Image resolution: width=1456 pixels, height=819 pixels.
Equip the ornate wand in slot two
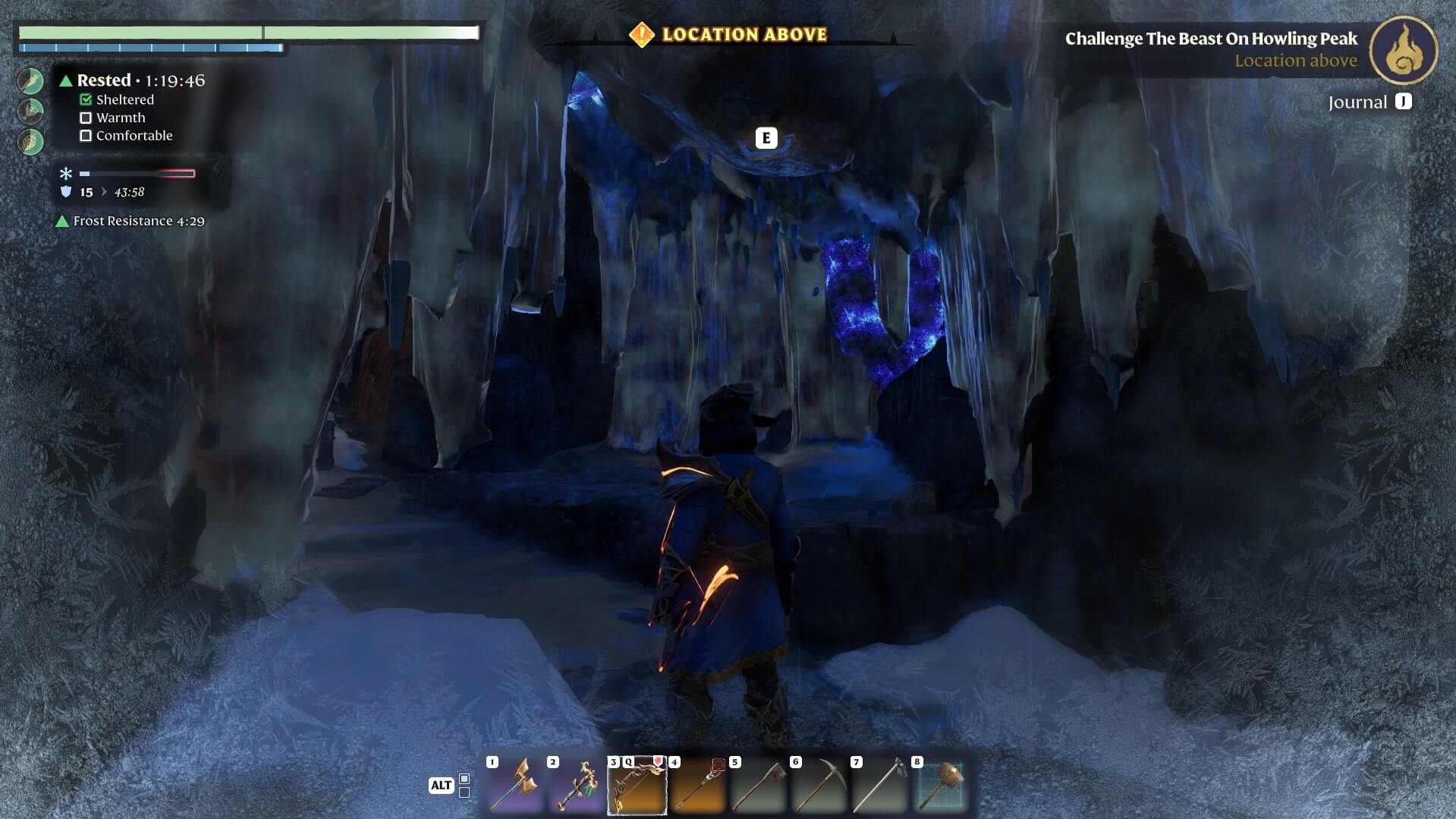tap(576, 786)
